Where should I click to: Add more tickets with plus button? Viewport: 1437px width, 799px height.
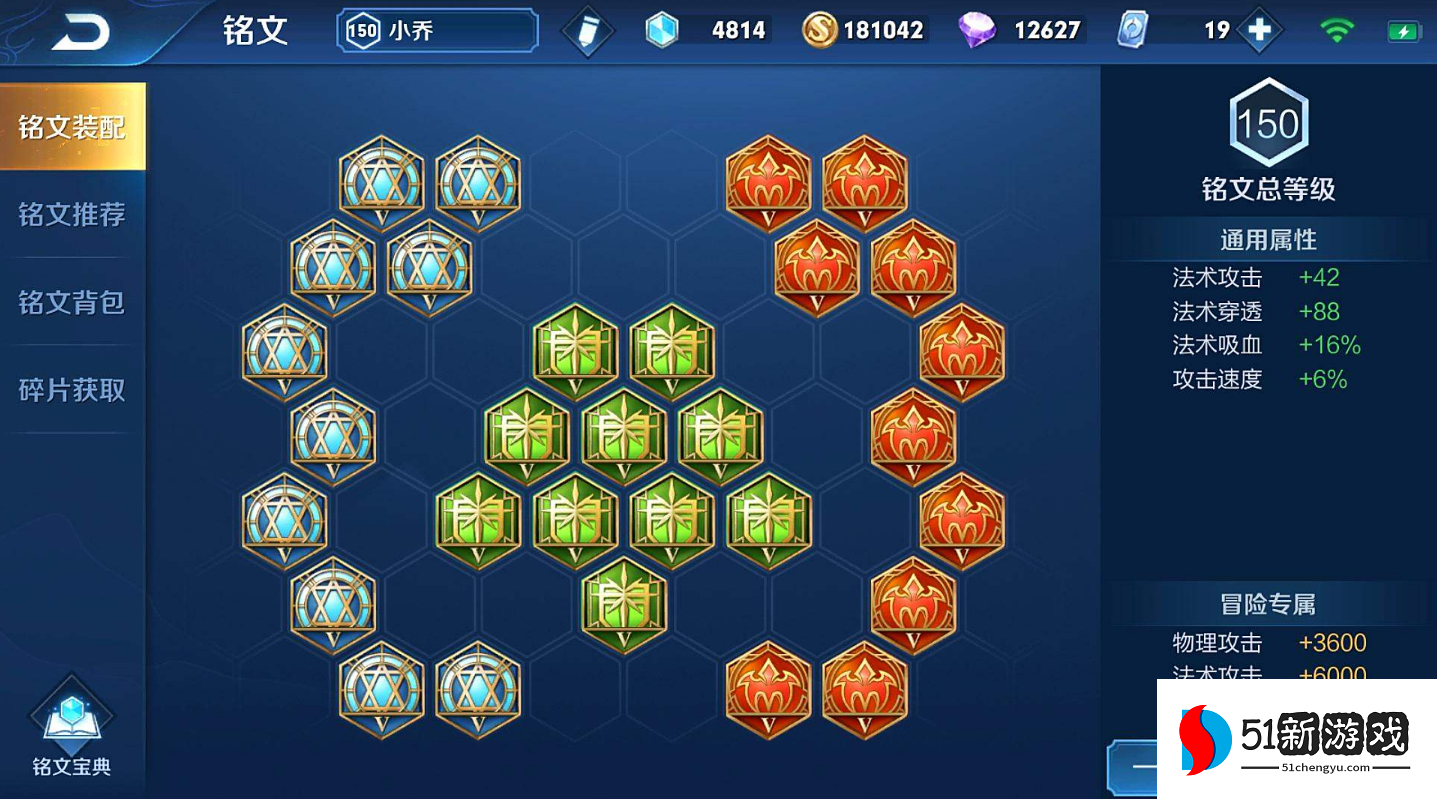[1259, 31]
